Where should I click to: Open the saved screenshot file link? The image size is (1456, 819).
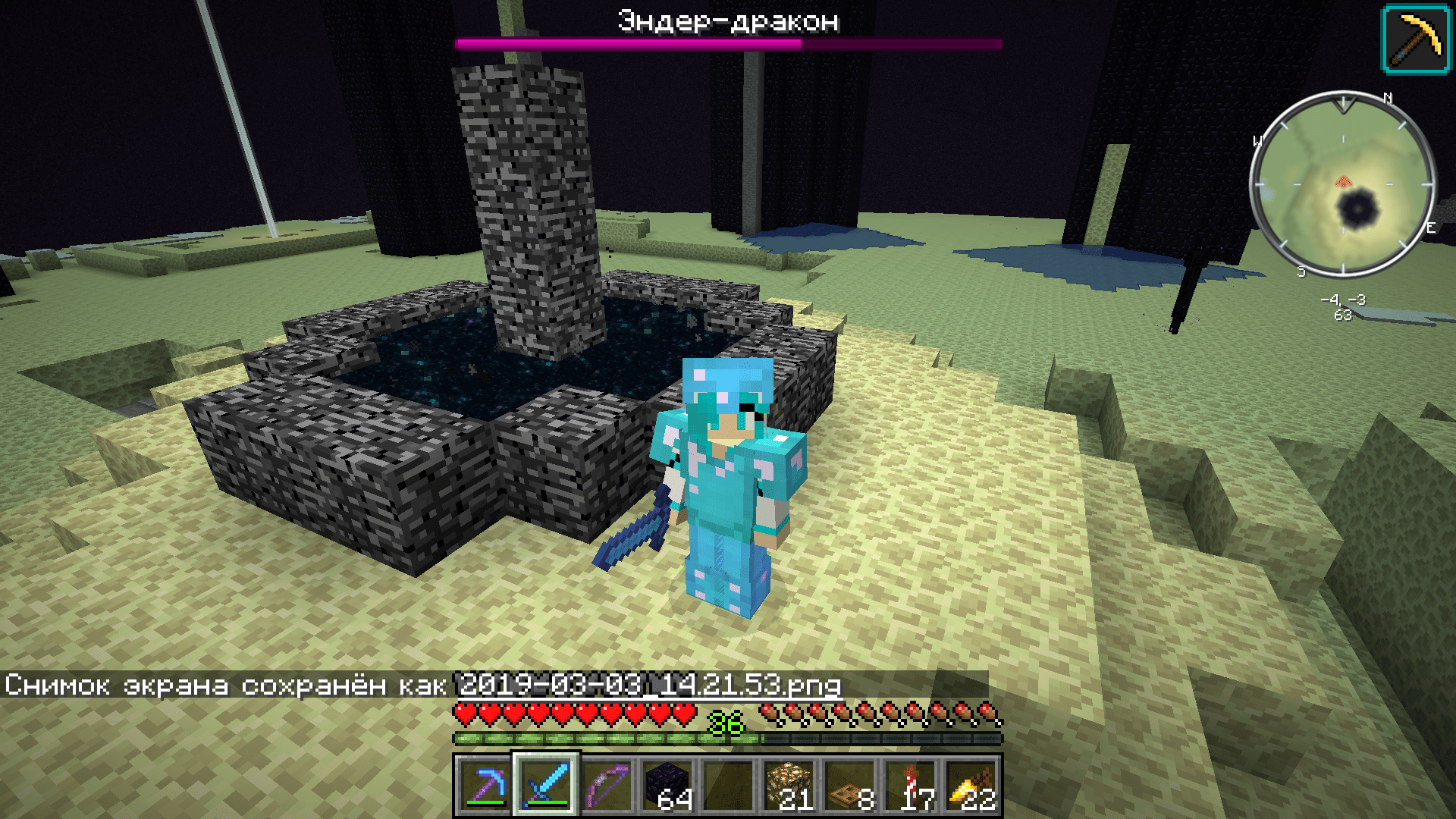click(x=650, y=686)
